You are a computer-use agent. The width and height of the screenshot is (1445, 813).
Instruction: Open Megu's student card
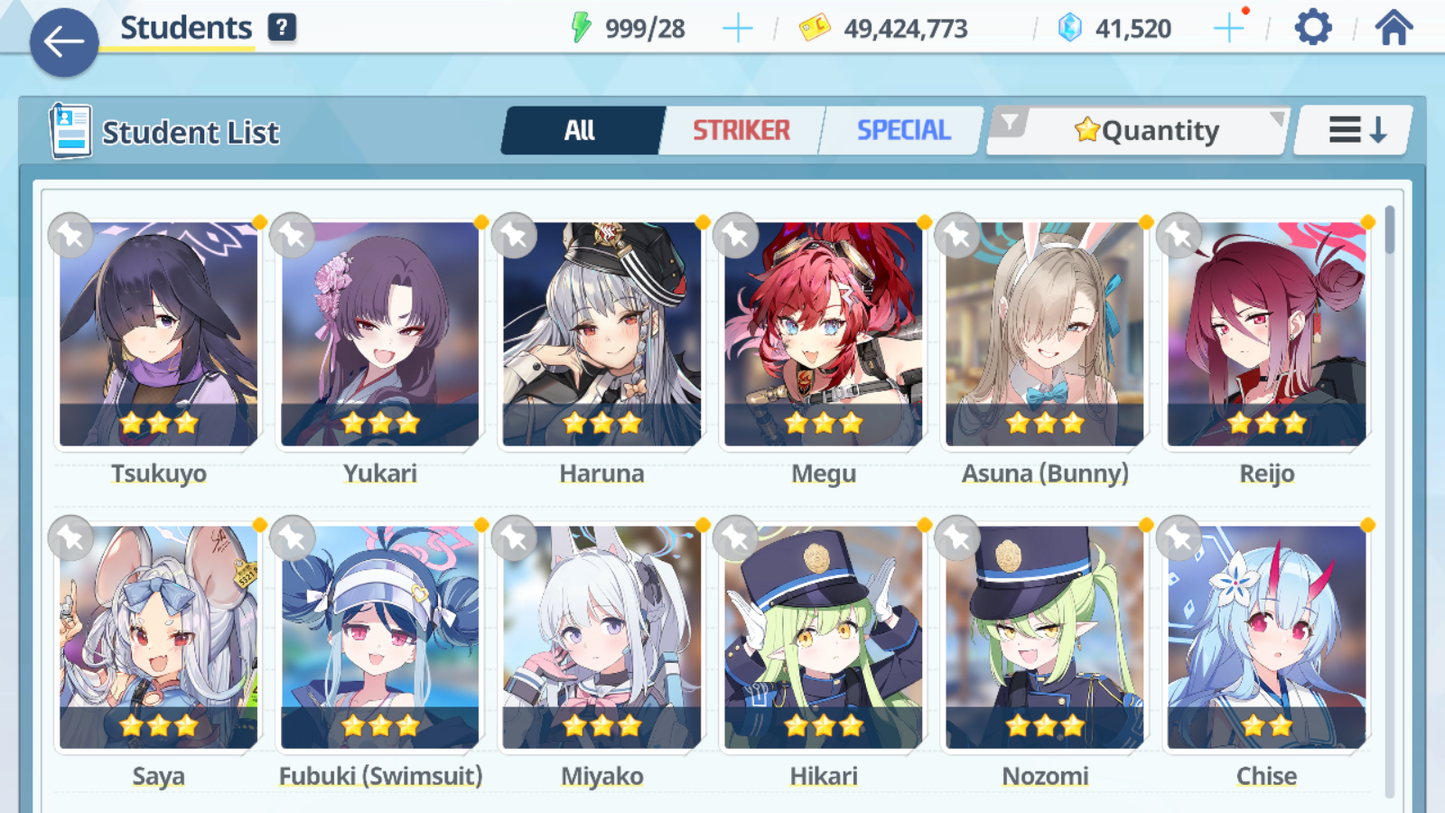(x=823, y=335)
